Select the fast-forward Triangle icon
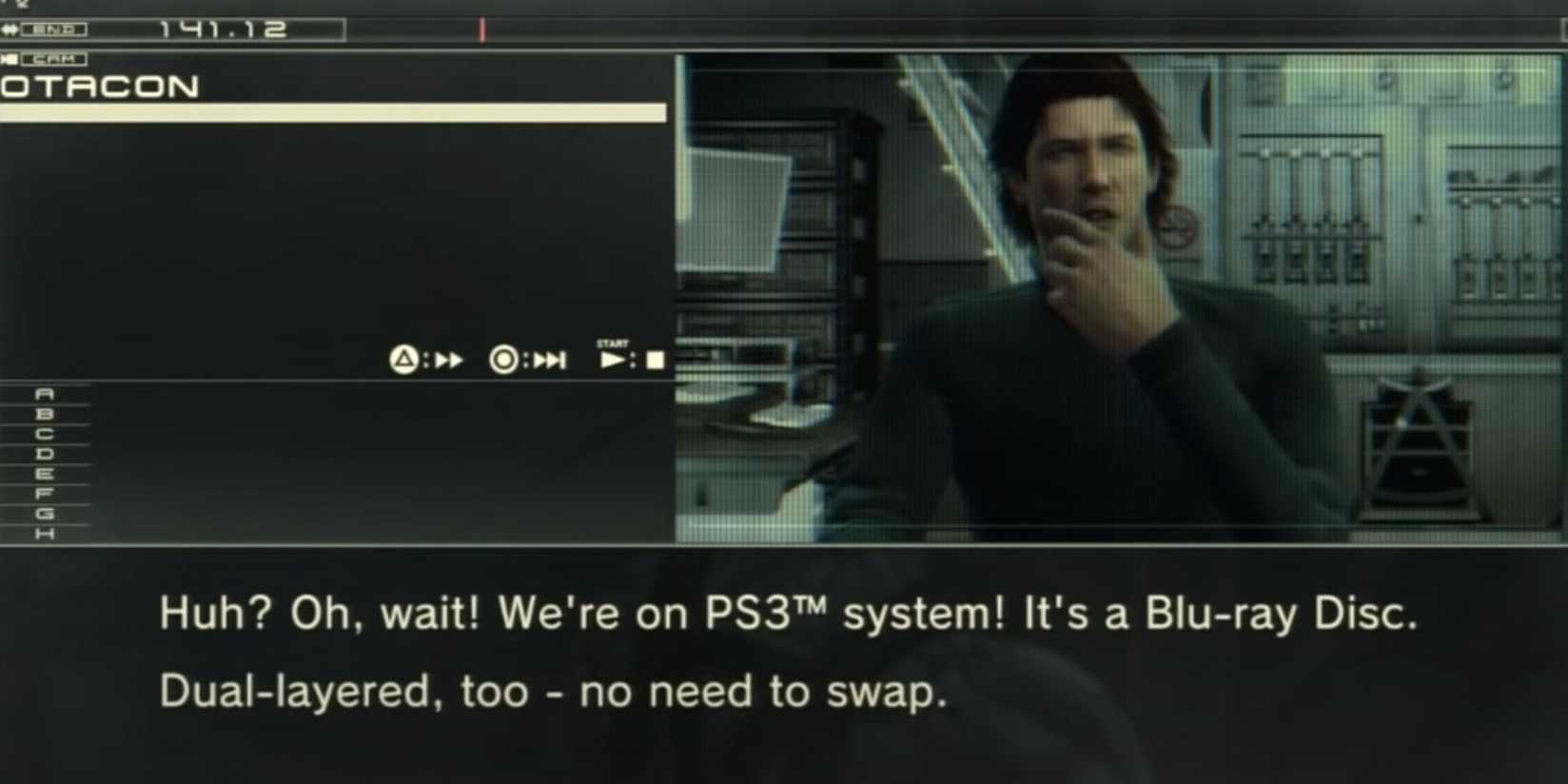The height and width of the screenshot is (784, 1568). point(405,360)
